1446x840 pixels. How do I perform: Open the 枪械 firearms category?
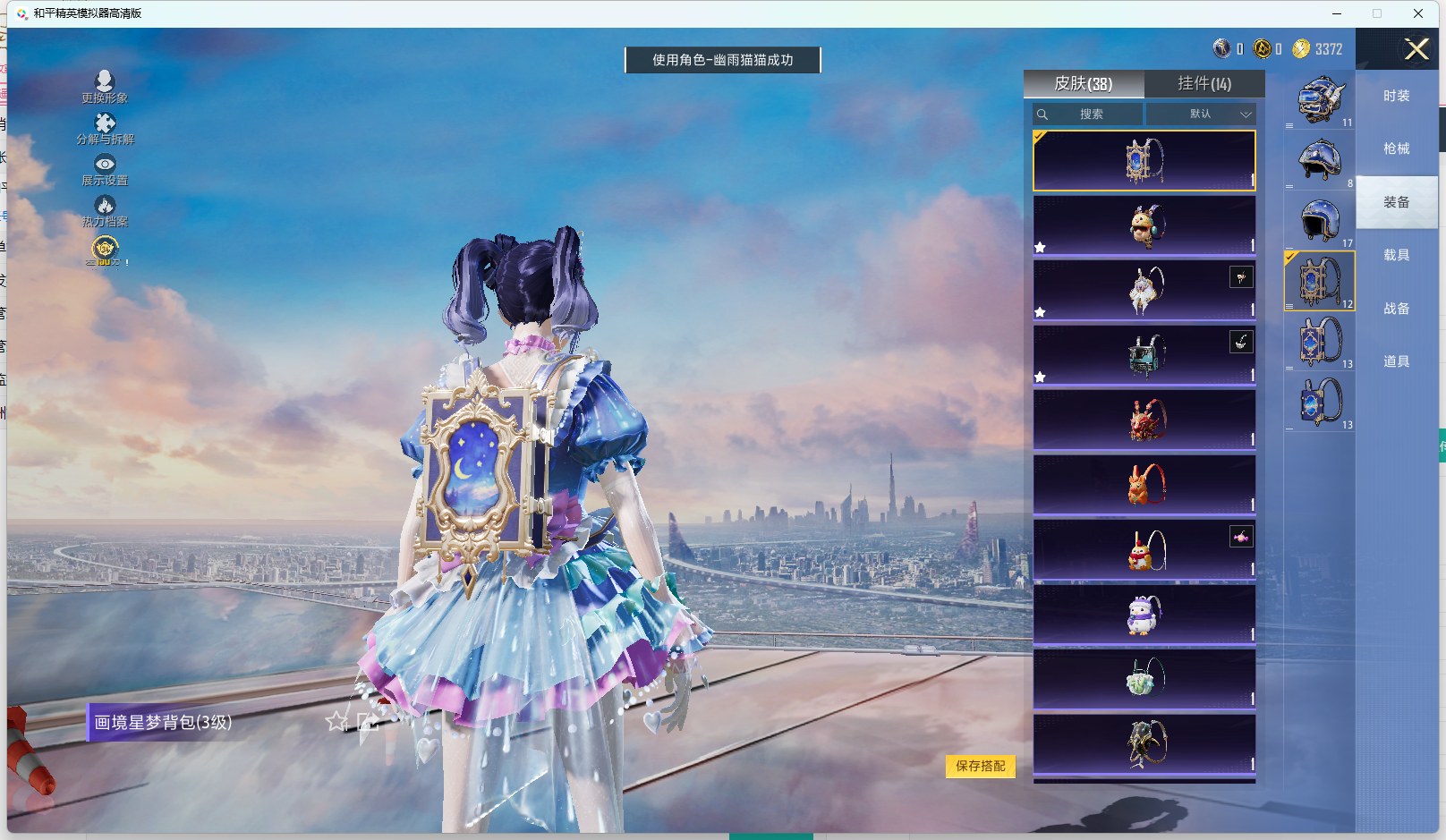click(1396, 148)
